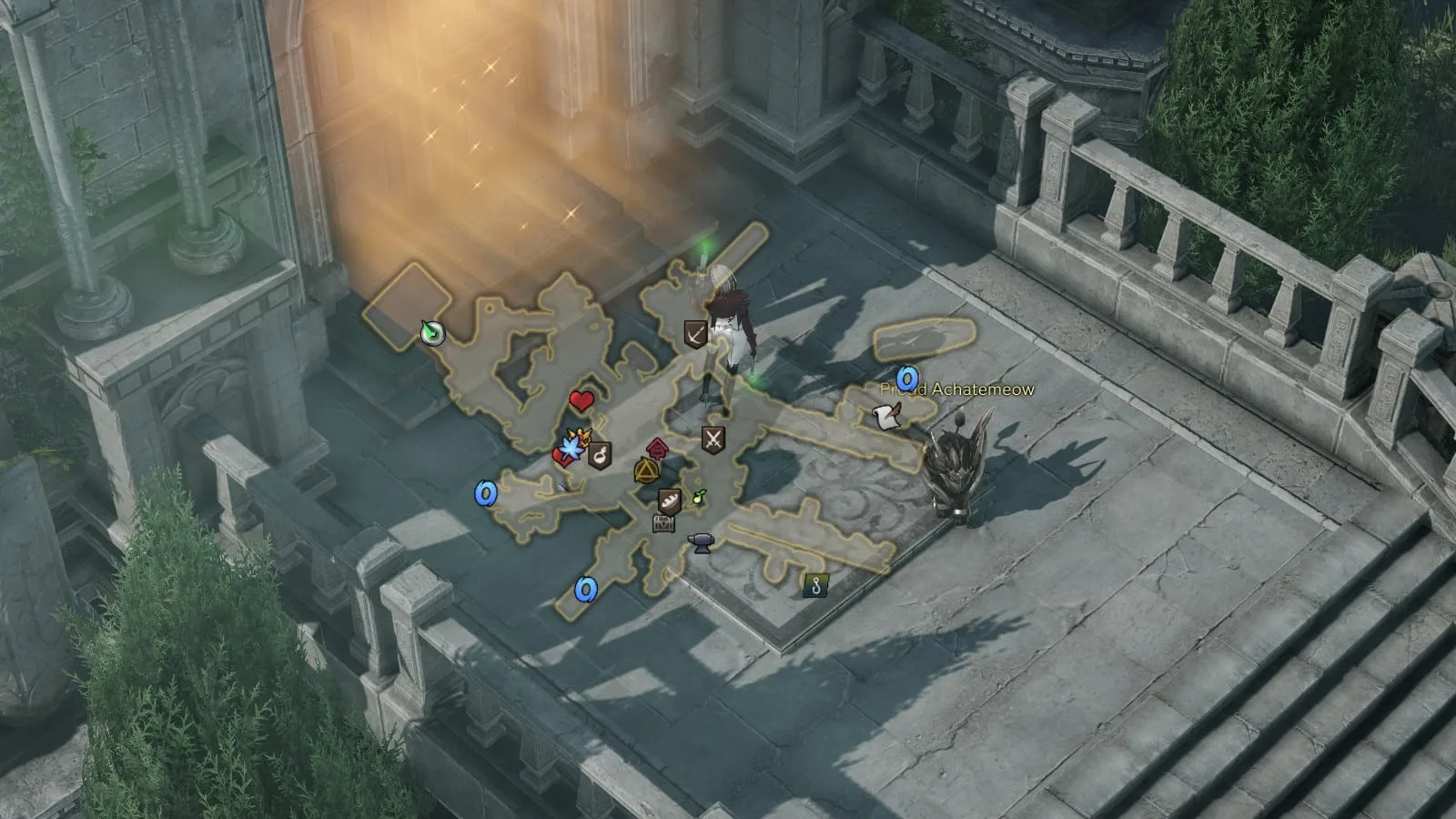The image size is (1456, 819).
Task: Click the green sprout map icon
Action: click(x=700, y=497)
